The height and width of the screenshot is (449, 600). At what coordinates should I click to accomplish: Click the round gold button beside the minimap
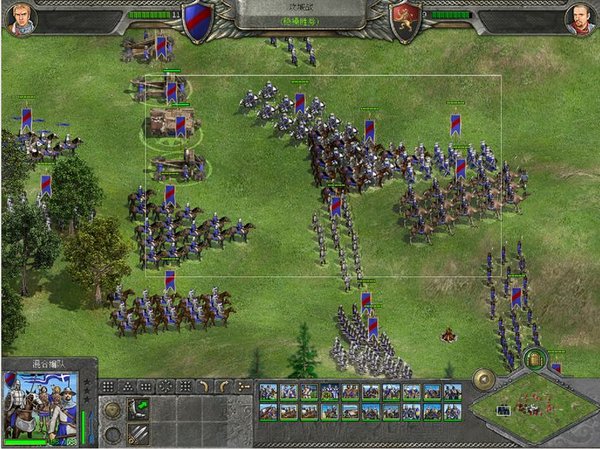coord(483,379)
